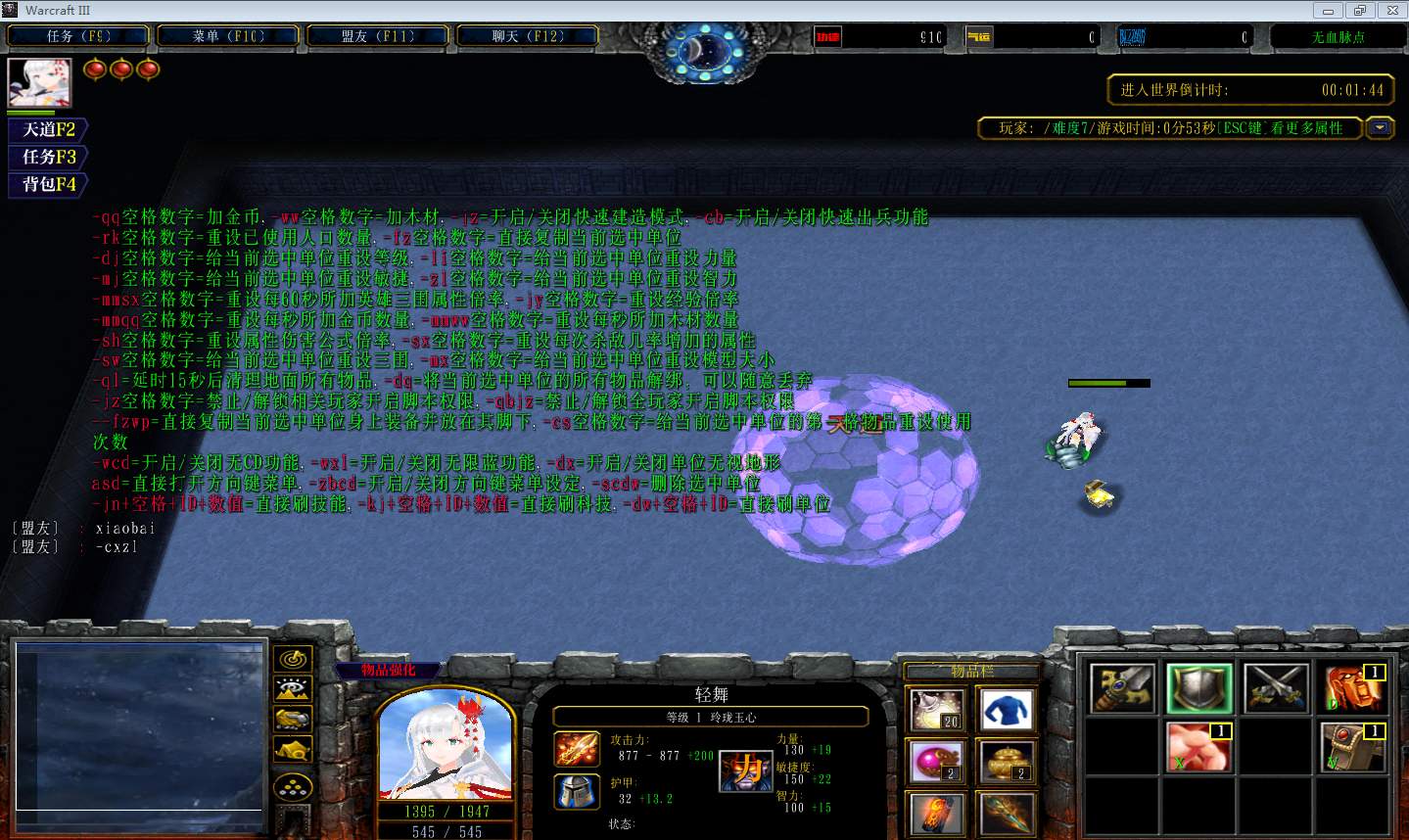
Task: Activate the sword Attack command
Action: pos(1123,688)
